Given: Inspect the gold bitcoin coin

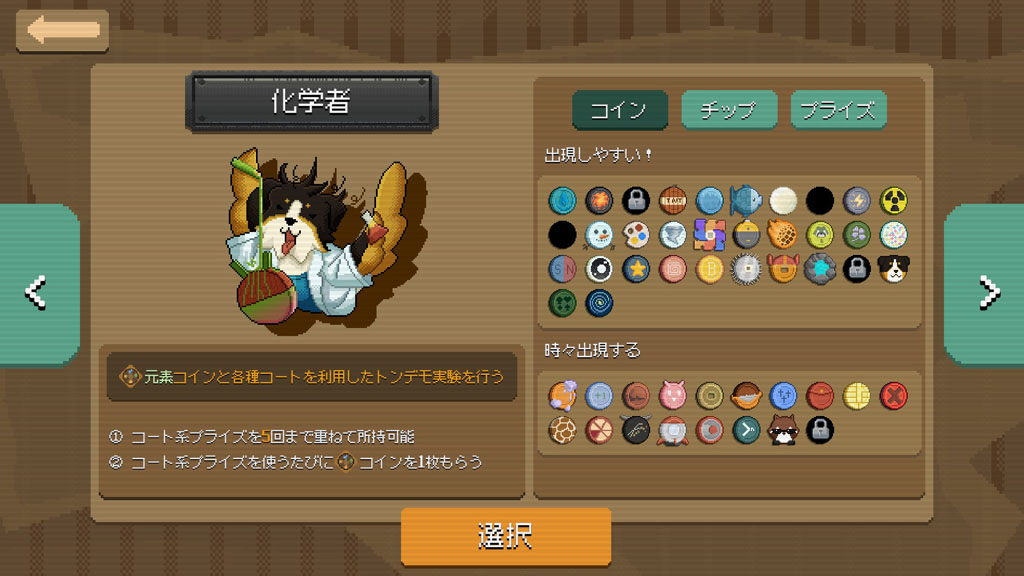Looking at the screenshot, I should click(x=709, y=268).
